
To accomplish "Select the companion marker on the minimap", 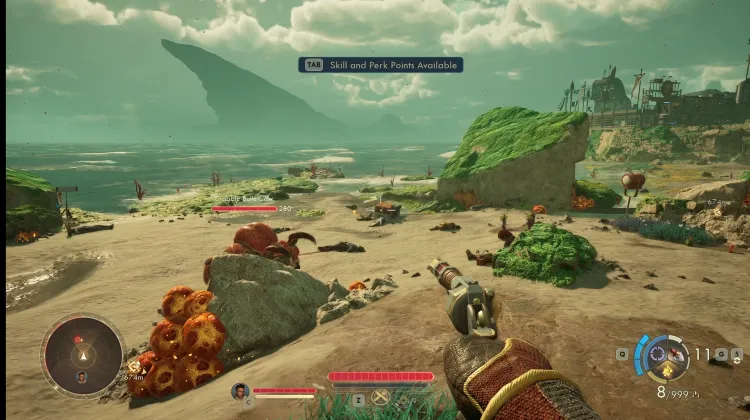I will (81, 377).
